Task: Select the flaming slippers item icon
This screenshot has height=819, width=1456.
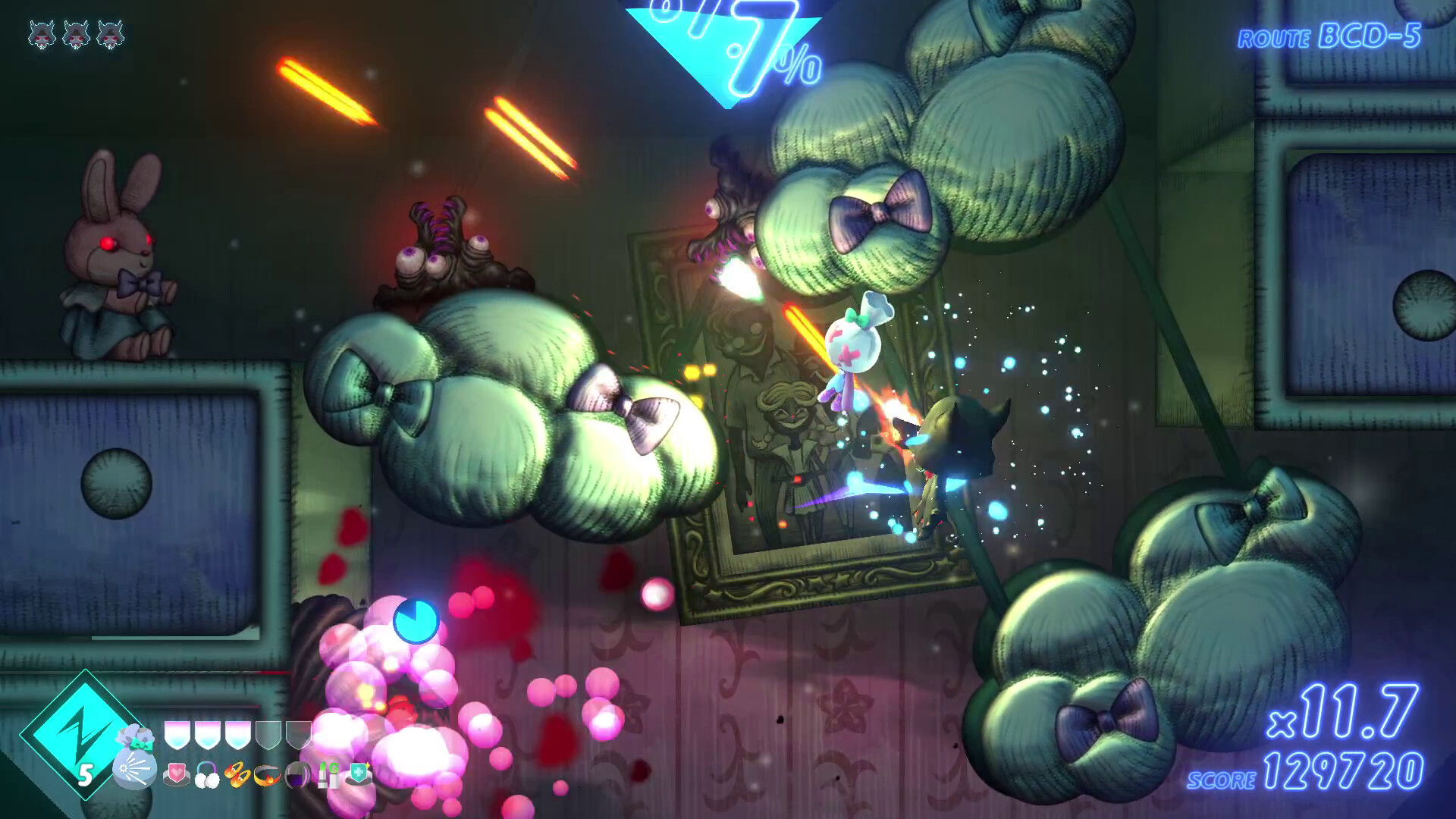Action: pyautogui.click(x=237, y=776)
